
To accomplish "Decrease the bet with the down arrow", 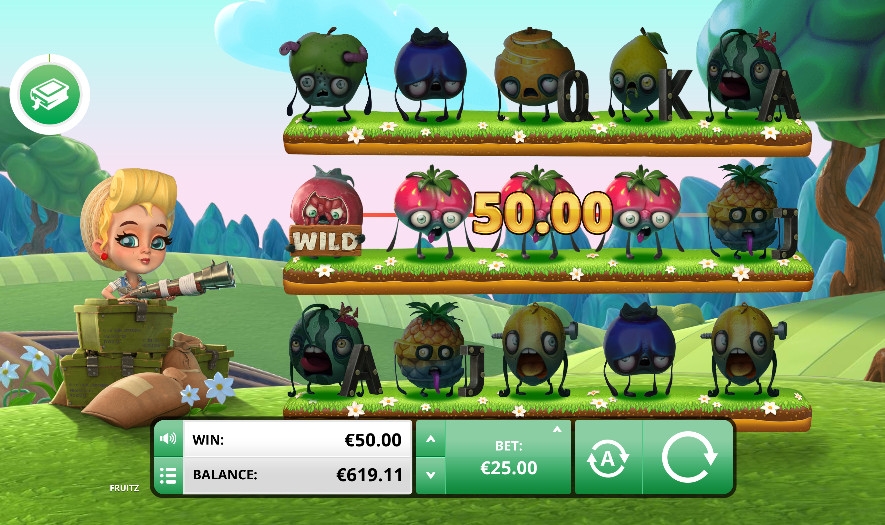I will tap(430, 475).
